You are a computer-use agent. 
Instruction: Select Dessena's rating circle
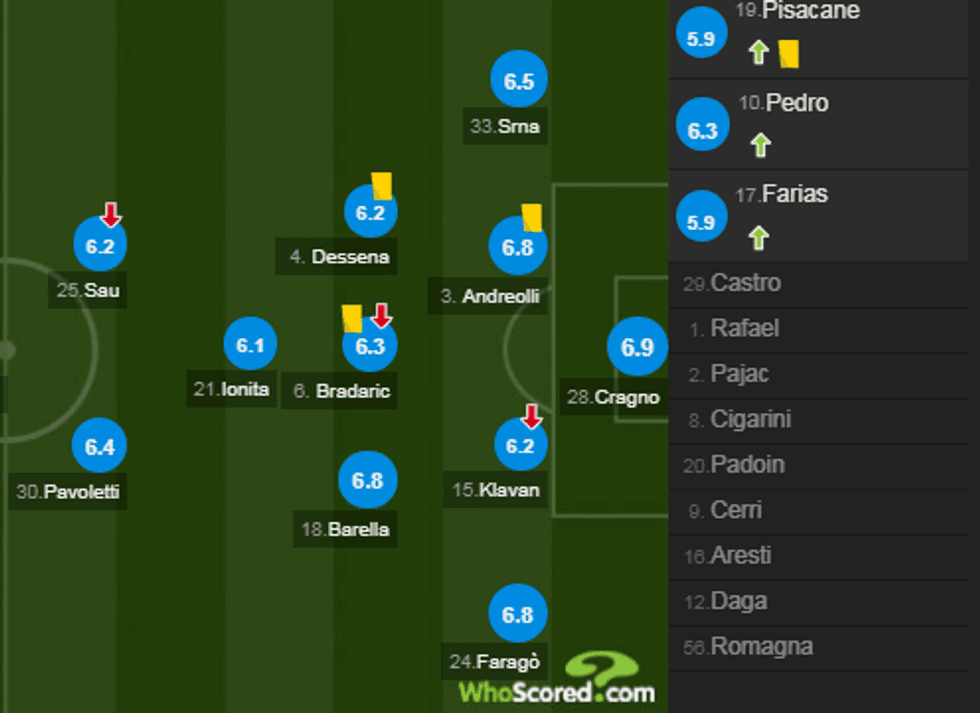tap(370, 212)
